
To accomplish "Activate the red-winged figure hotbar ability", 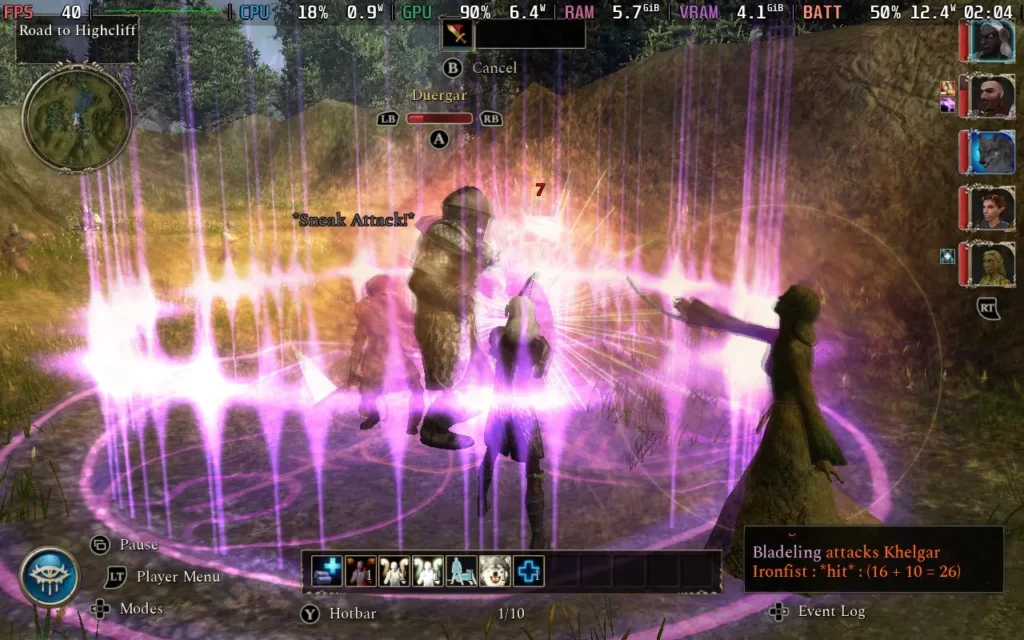I will coord(361,571).
